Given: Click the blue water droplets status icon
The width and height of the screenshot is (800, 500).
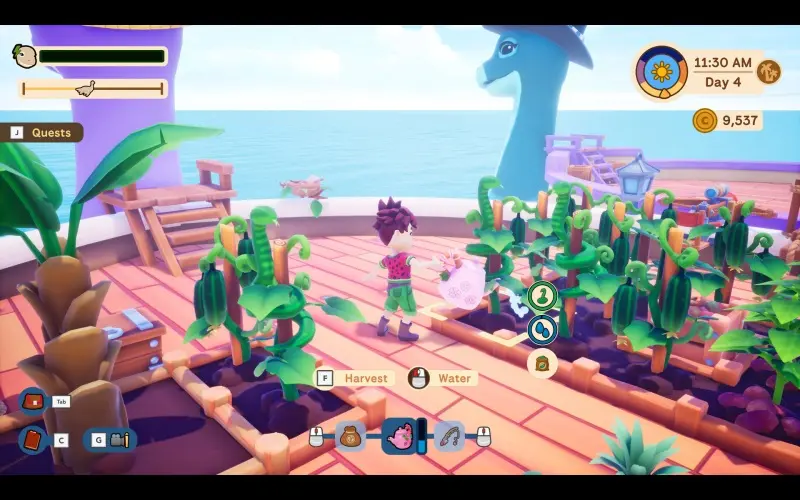Looking at the screenshot, I should [x=542, y=328].
